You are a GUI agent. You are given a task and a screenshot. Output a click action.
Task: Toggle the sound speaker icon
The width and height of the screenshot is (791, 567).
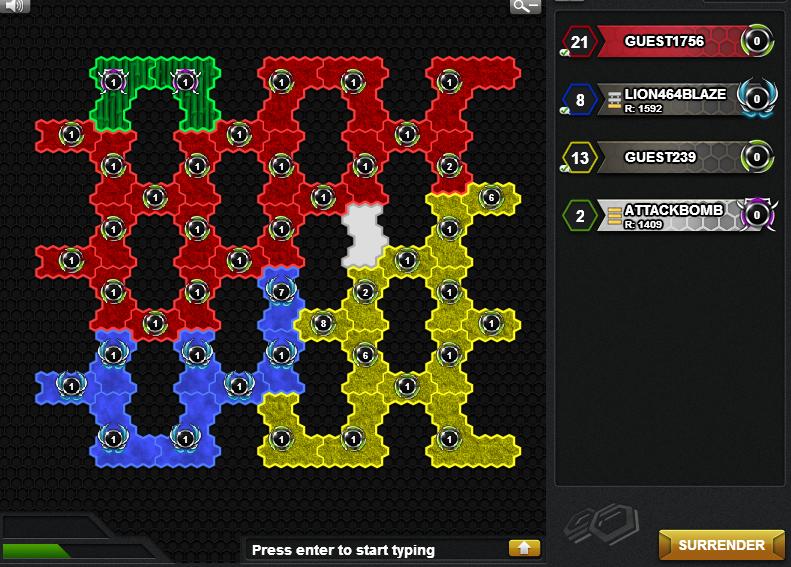click(x=16, y=6)
